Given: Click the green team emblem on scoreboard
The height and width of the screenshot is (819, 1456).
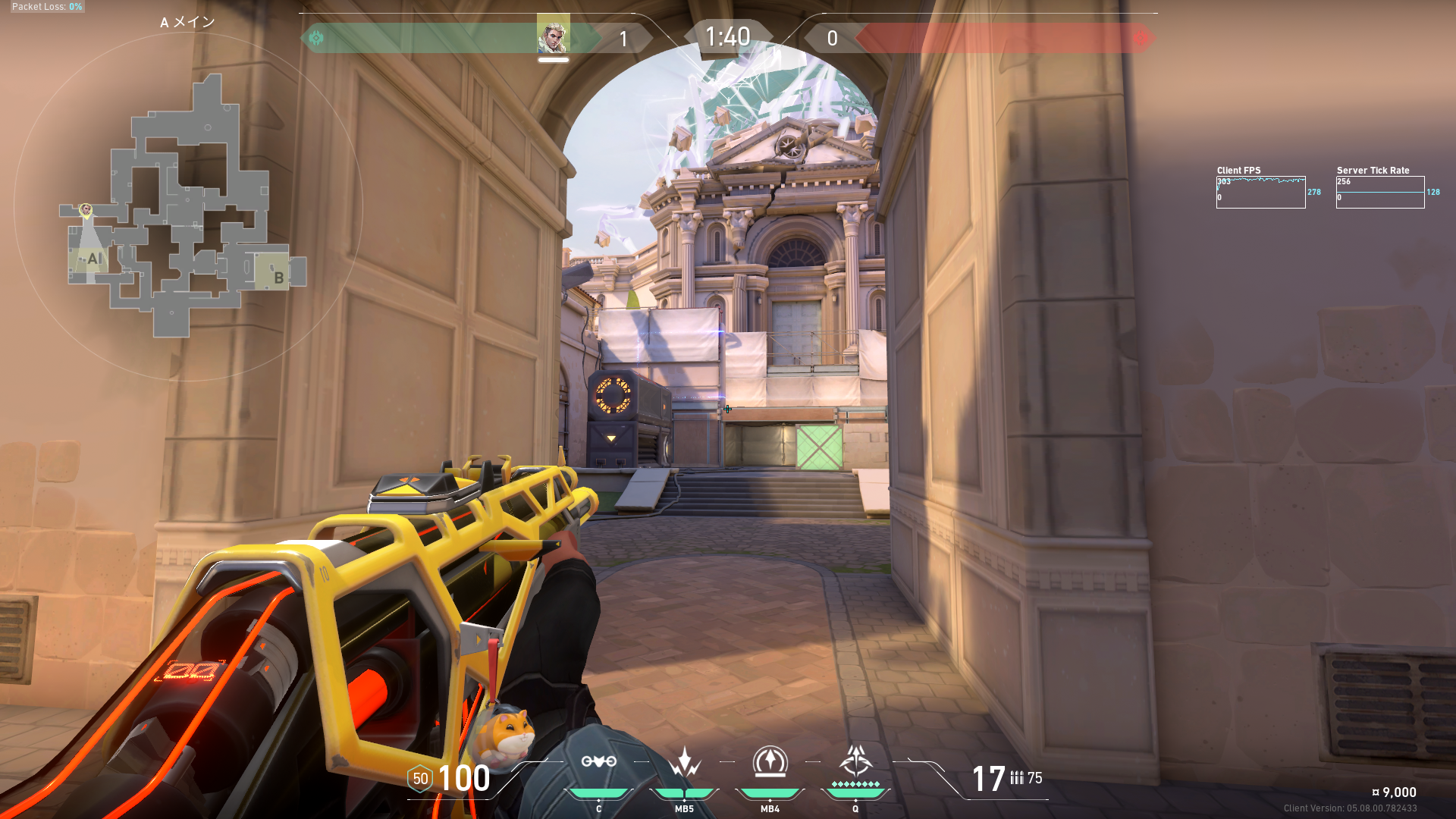Looking at the screenshot, I should [316, 38].
